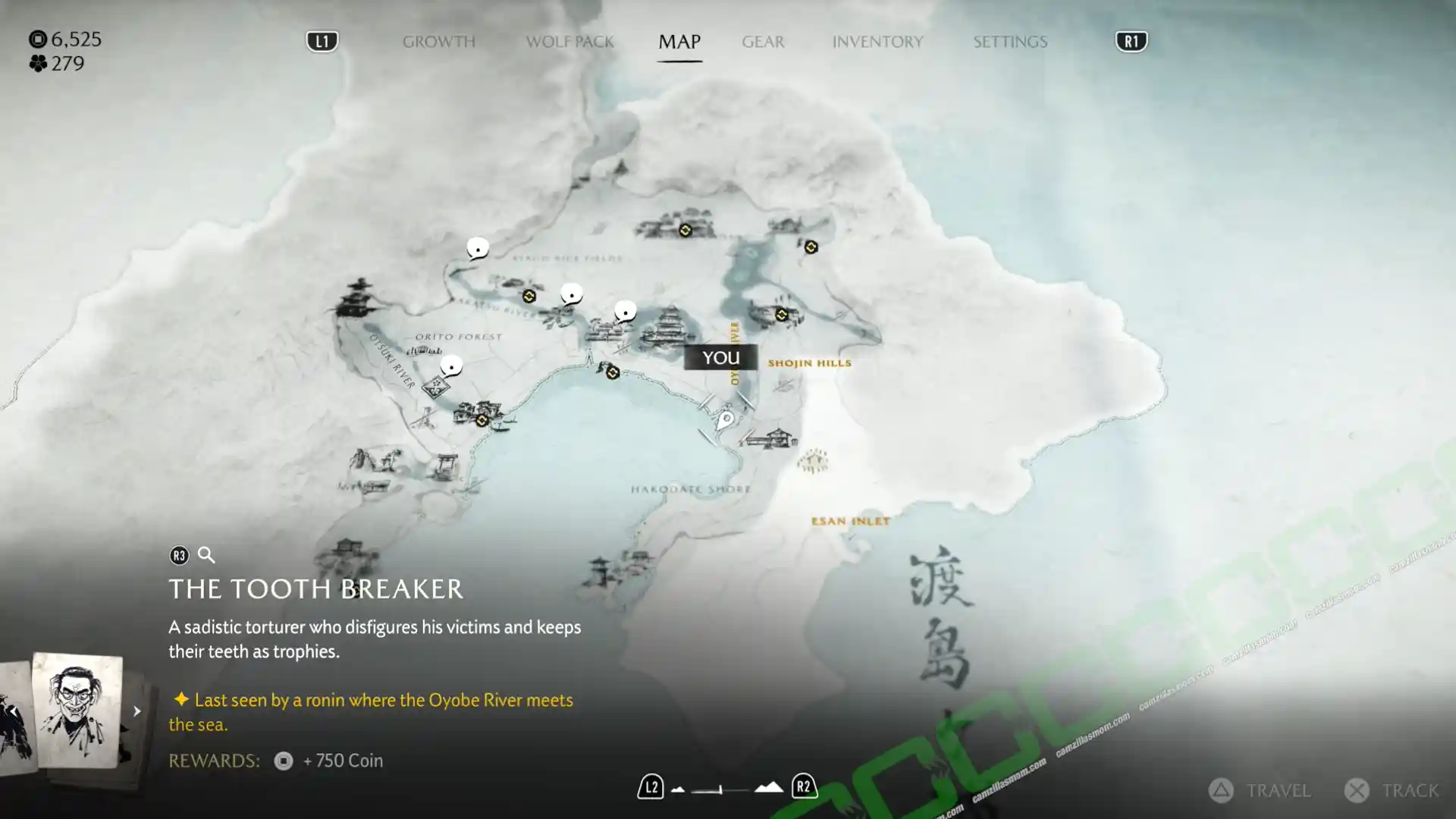
Task: Select the clover currency icon showing 279
Action: (x=39, y=65)
